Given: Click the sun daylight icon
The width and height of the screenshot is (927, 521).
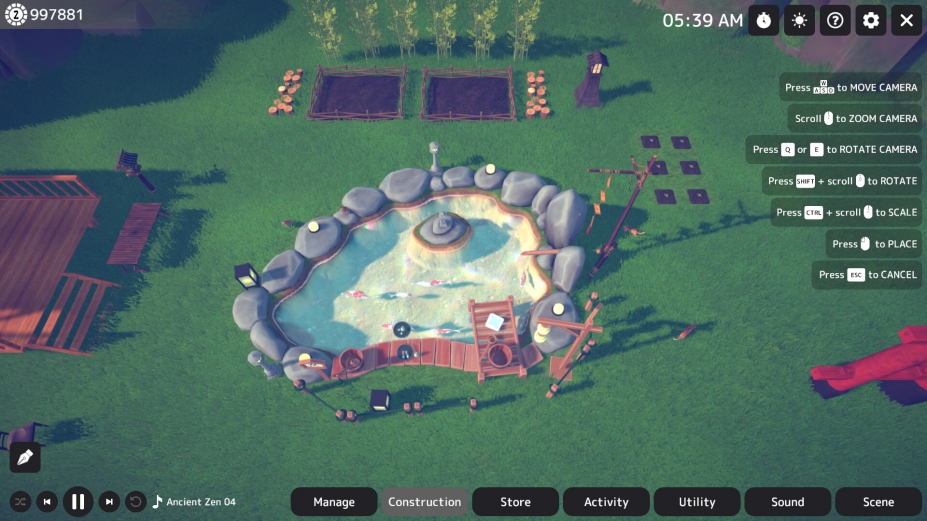Looking at the screenshot, I should (799, 20).
